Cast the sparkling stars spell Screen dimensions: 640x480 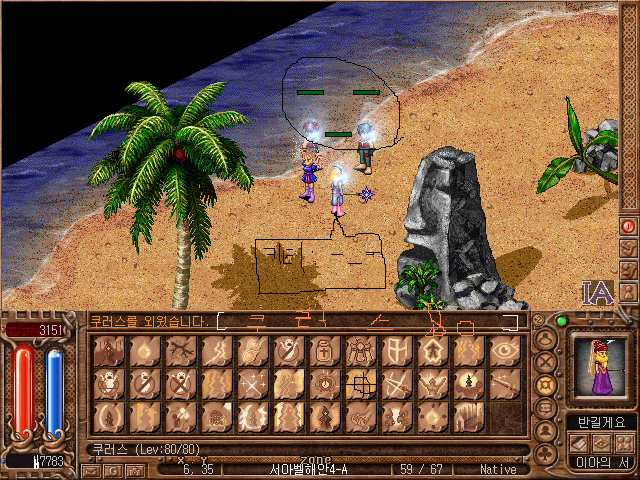253,383
